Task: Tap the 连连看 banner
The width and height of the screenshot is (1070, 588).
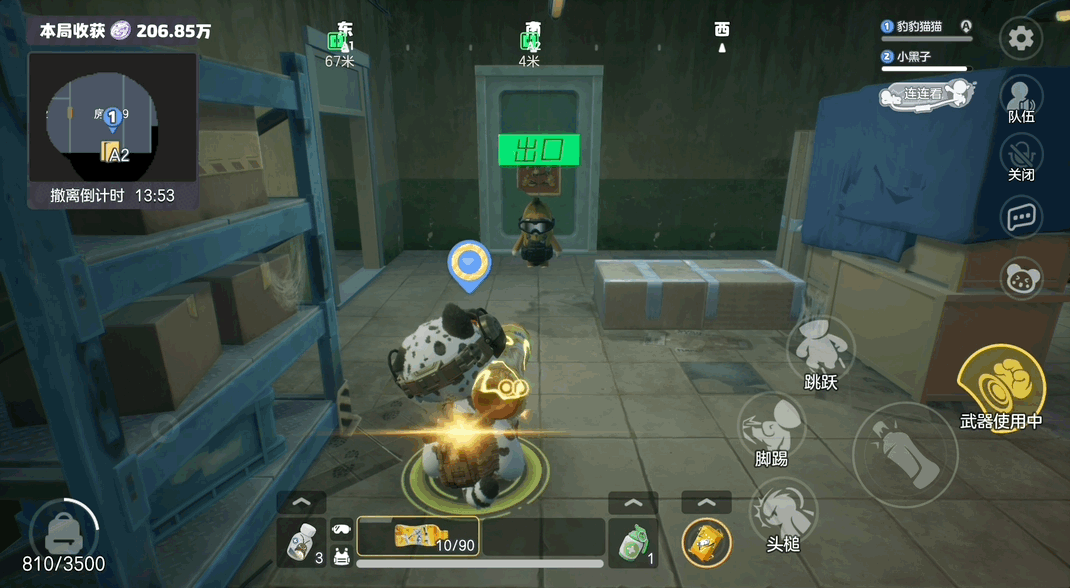Action: pyautogui.click(x=926, y=94)
